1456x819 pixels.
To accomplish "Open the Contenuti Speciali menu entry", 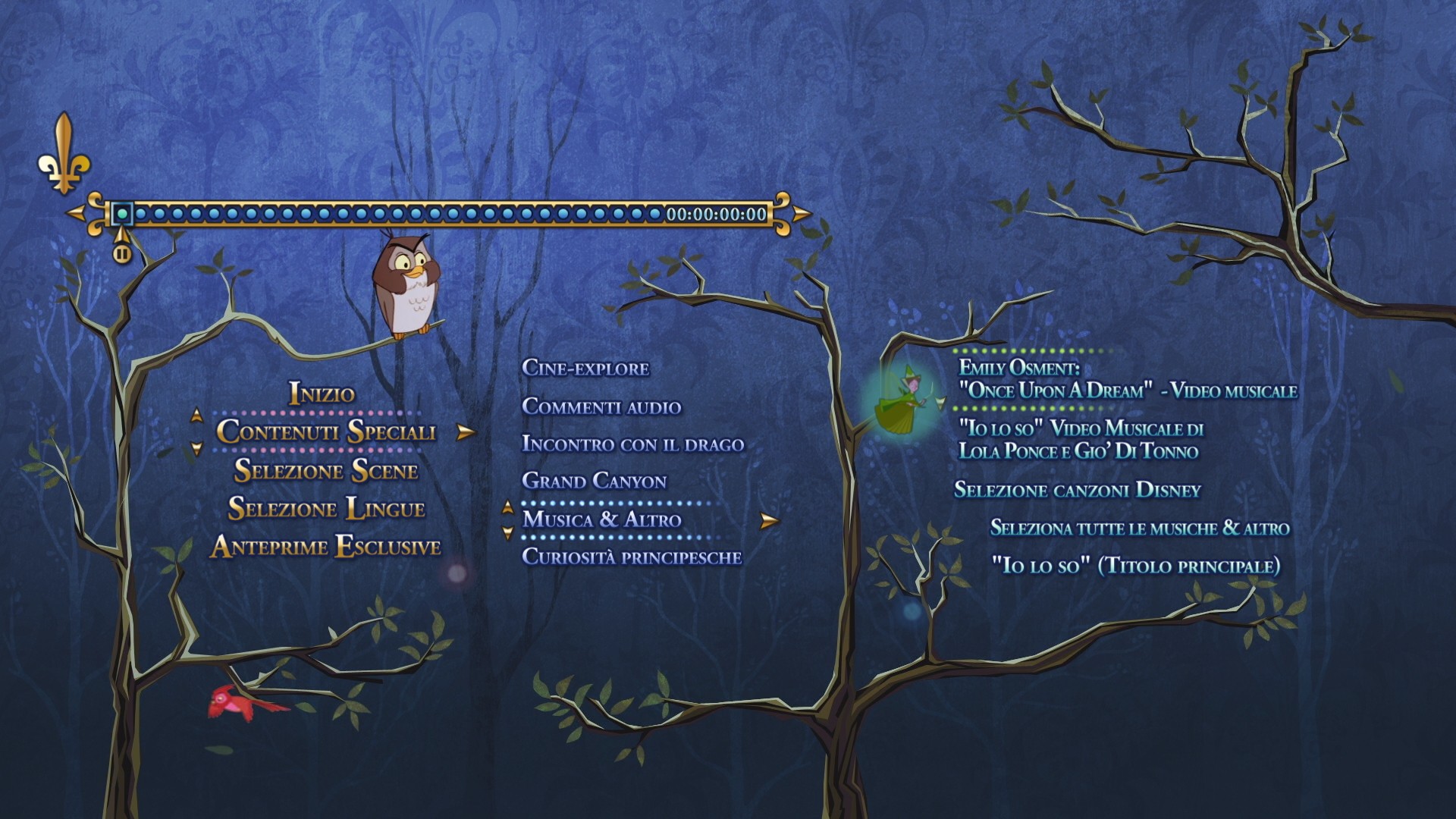I will point(326,431).
